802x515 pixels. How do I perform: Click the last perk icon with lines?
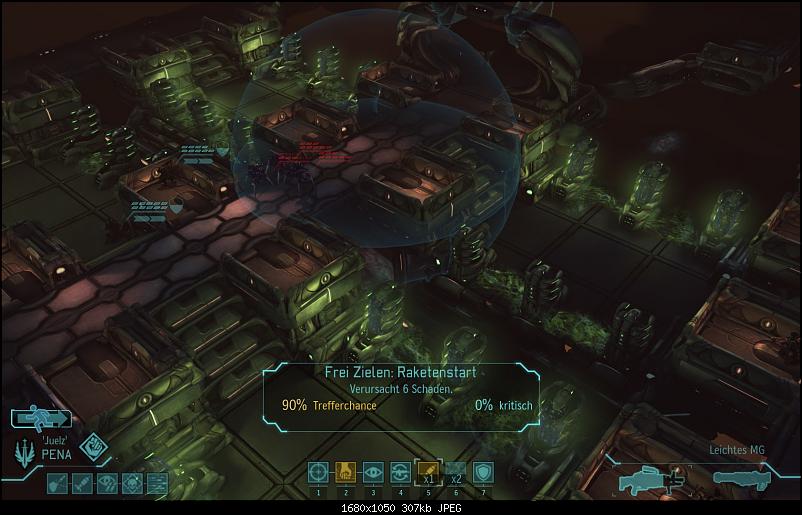coord(155,485)
